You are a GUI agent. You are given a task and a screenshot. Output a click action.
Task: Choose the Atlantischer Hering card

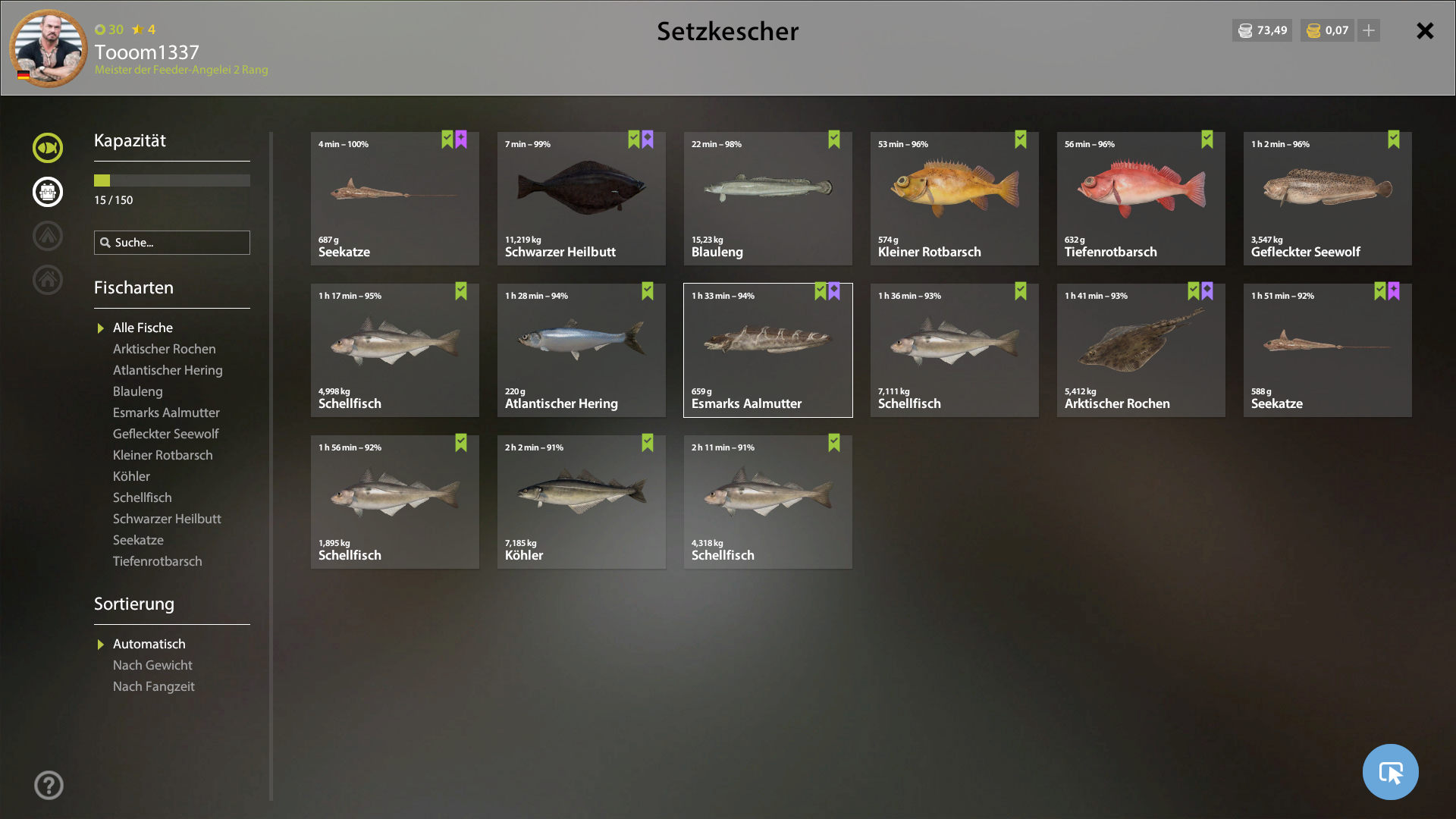coord(581,350)
